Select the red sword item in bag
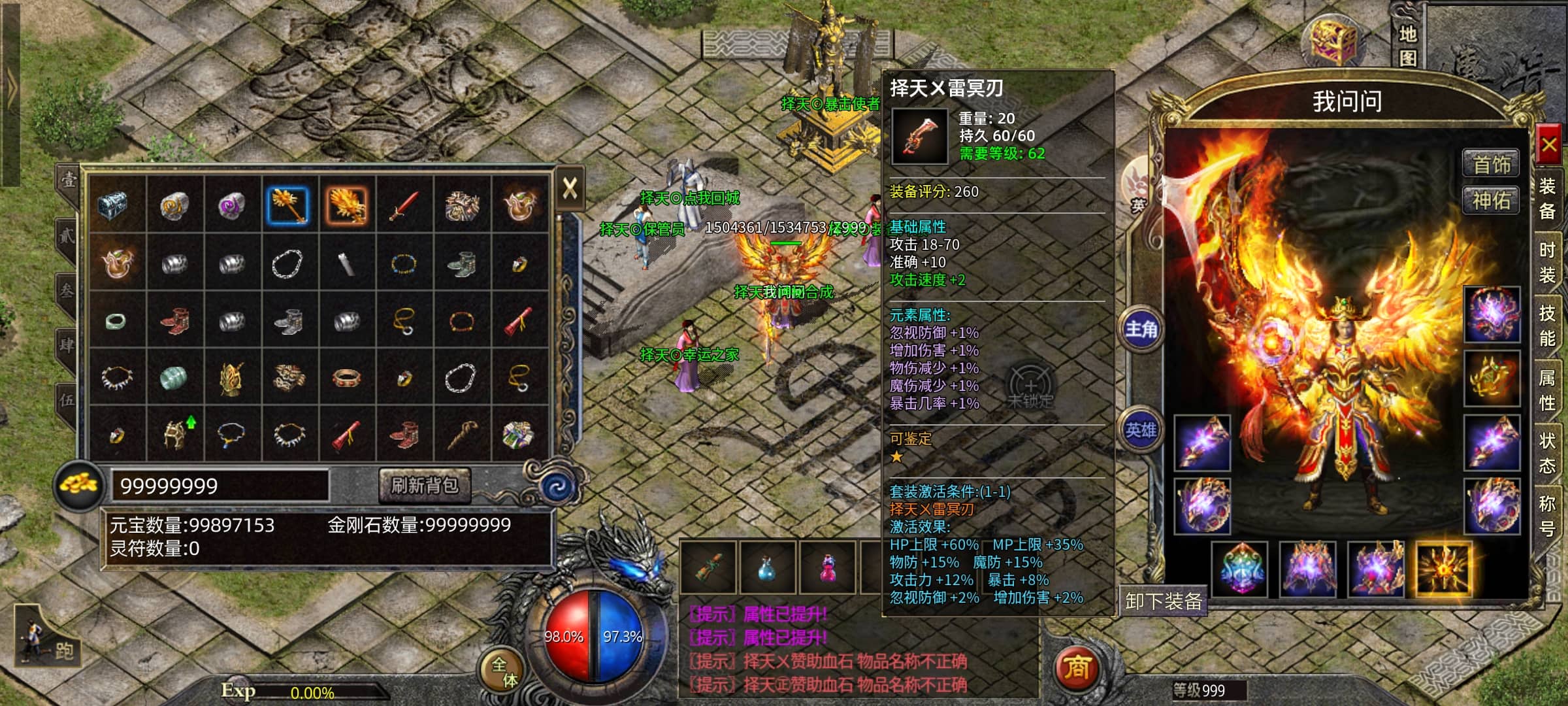Viewport: 1568px width, 706px height. point(404,205)
